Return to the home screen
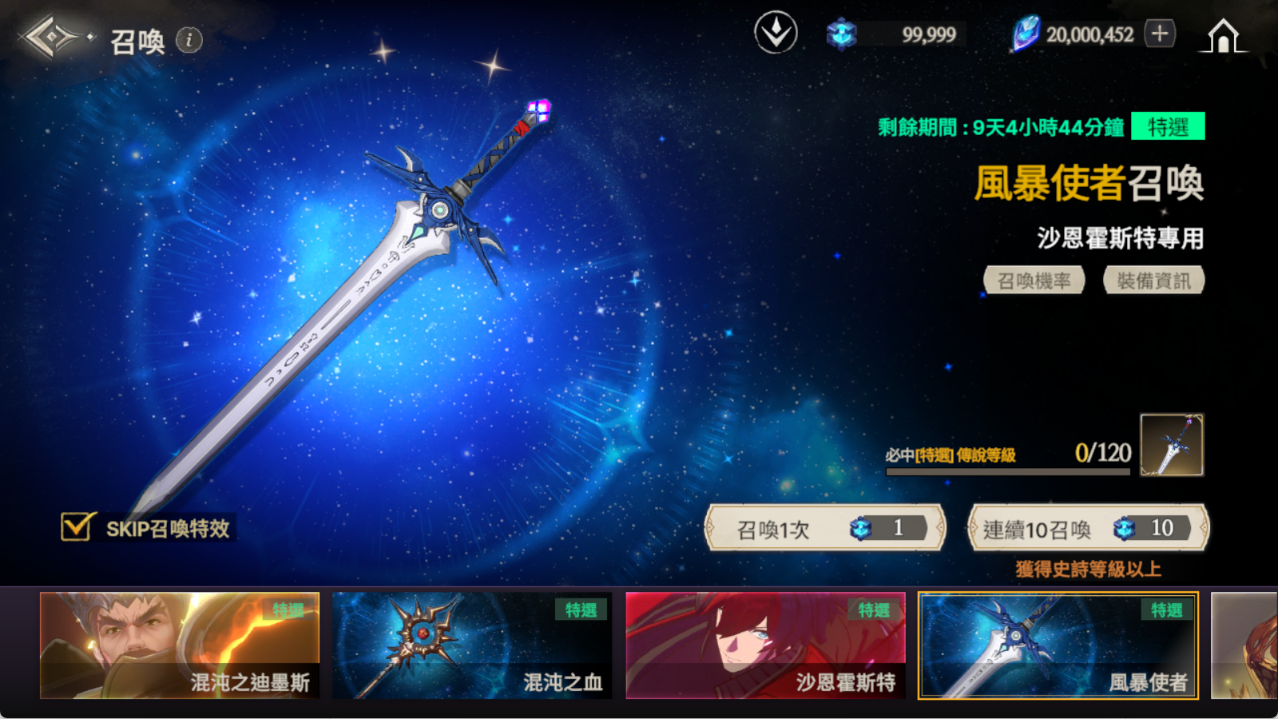 (1223, 36)
